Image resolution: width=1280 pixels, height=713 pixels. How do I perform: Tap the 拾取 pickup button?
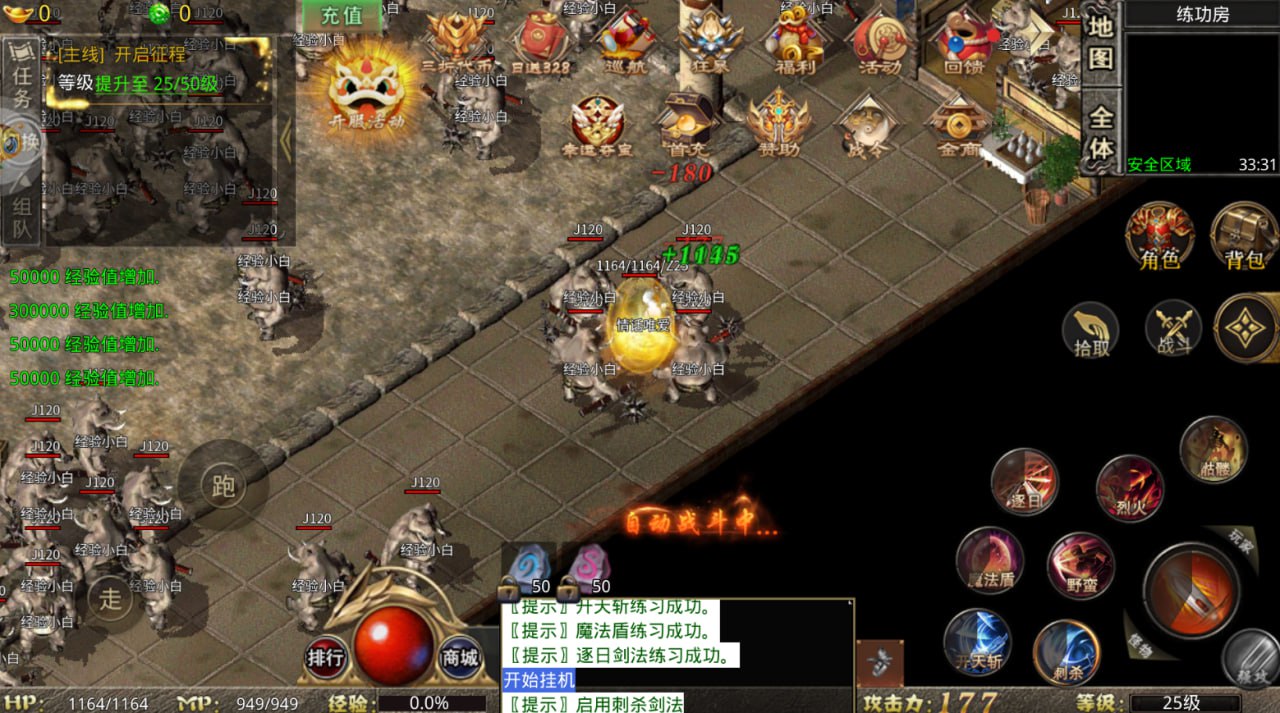[1090, 329]
